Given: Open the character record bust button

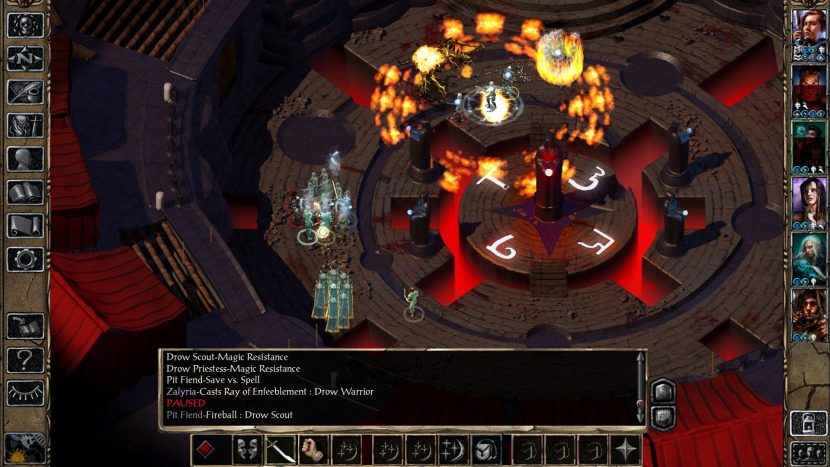Looking at the screenshot, I should 25,160.
